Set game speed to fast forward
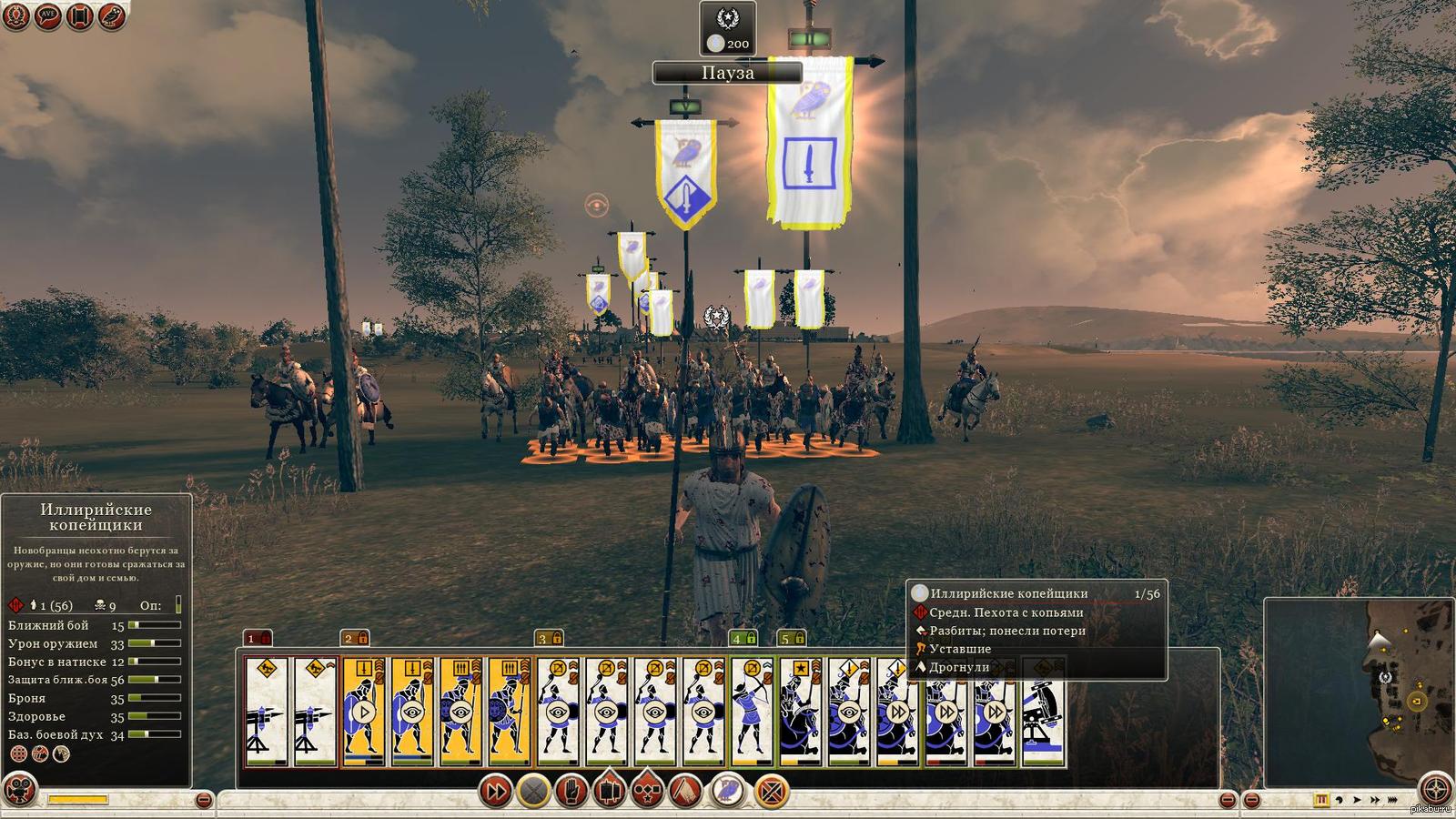 [1376, 800]
